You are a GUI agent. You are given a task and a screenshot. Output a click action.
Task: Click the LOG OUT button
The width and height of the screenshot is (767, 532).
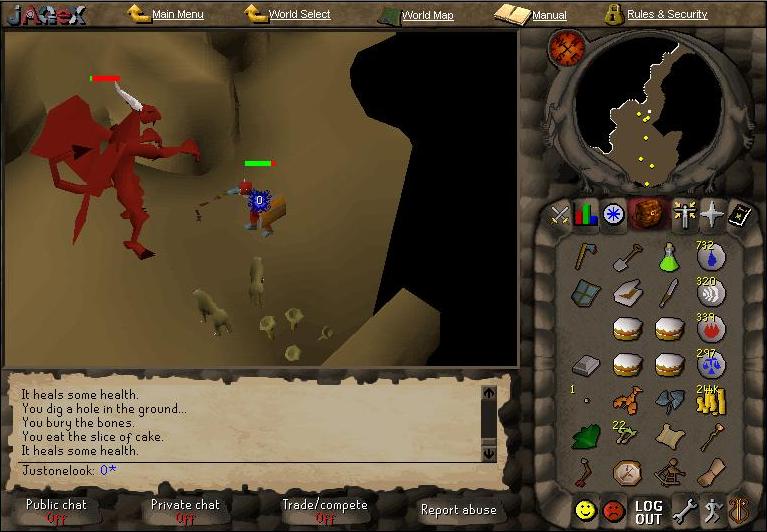point(648,512)
